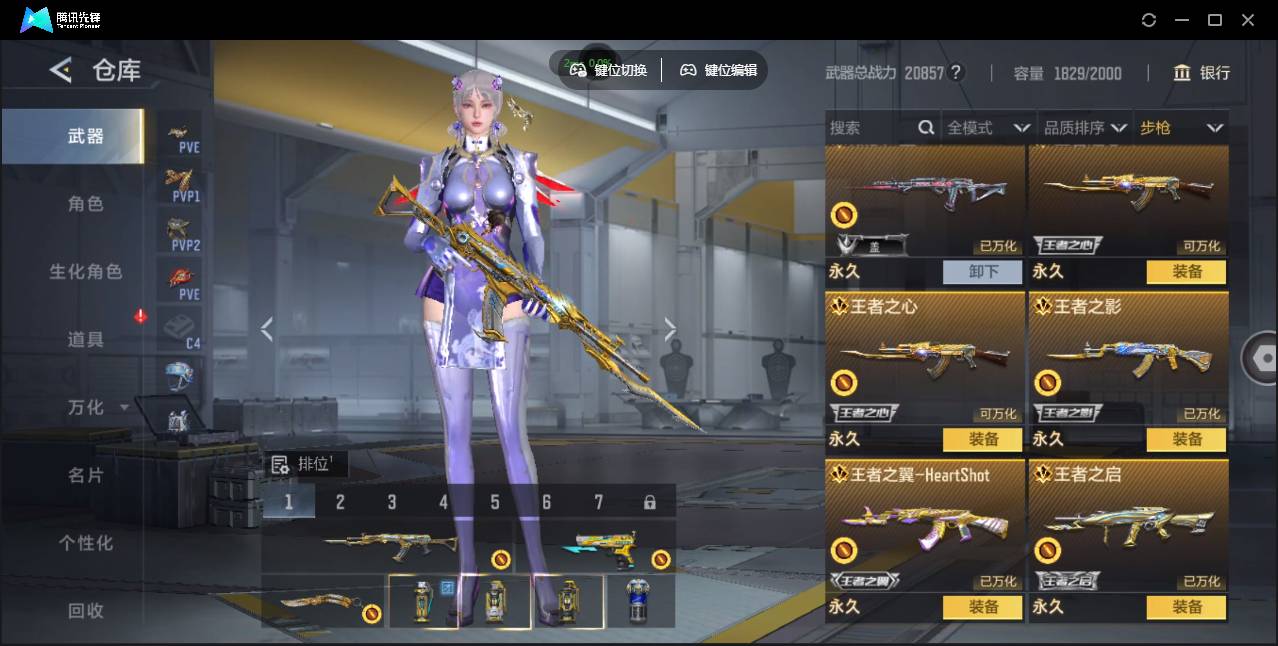
Task: Maximize the emulator window
Action: tap(1215, 20)
